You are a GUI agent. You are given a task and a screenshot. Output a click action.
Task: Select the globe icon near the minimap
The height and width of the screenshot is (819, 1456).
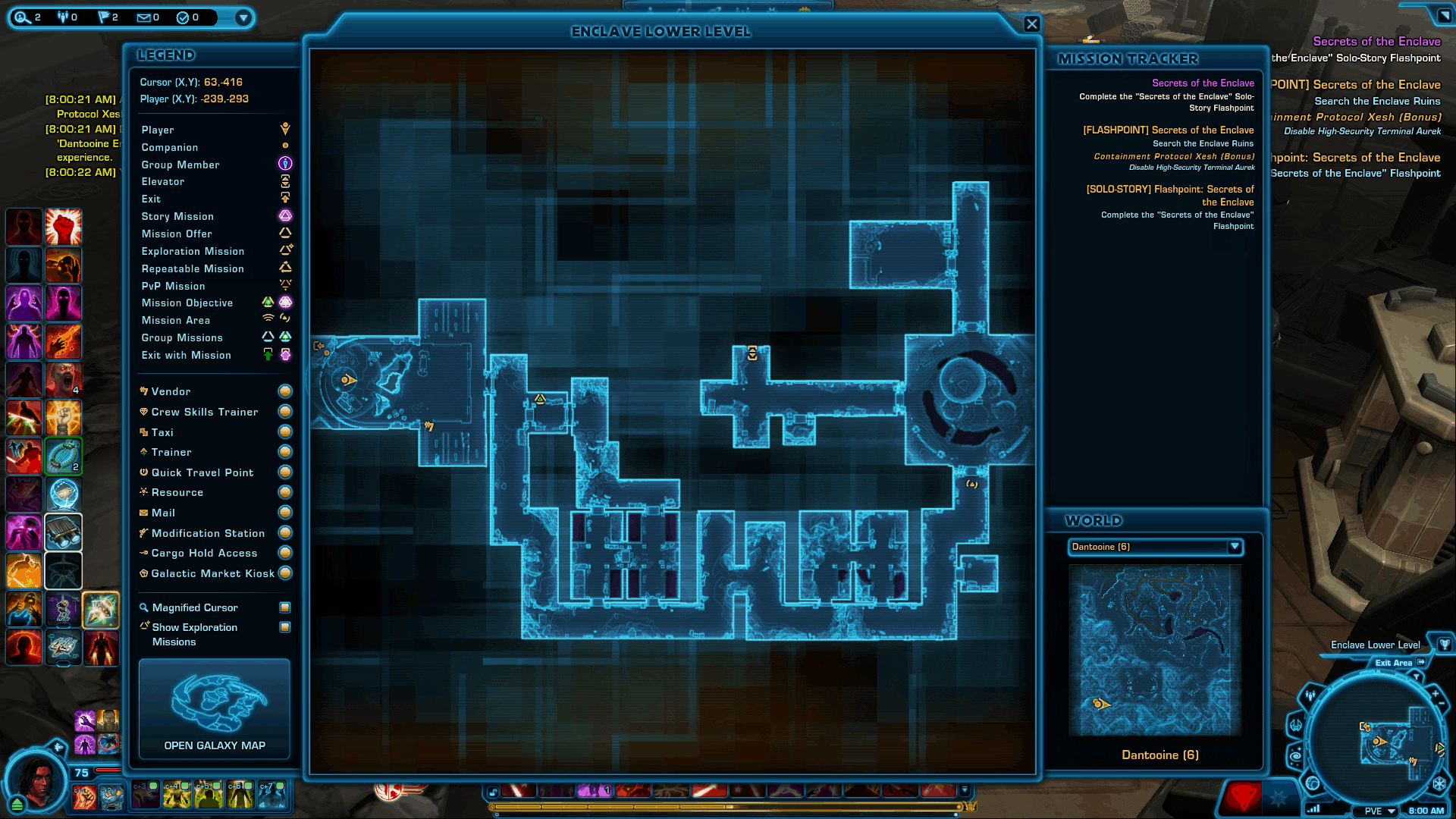1313,783
